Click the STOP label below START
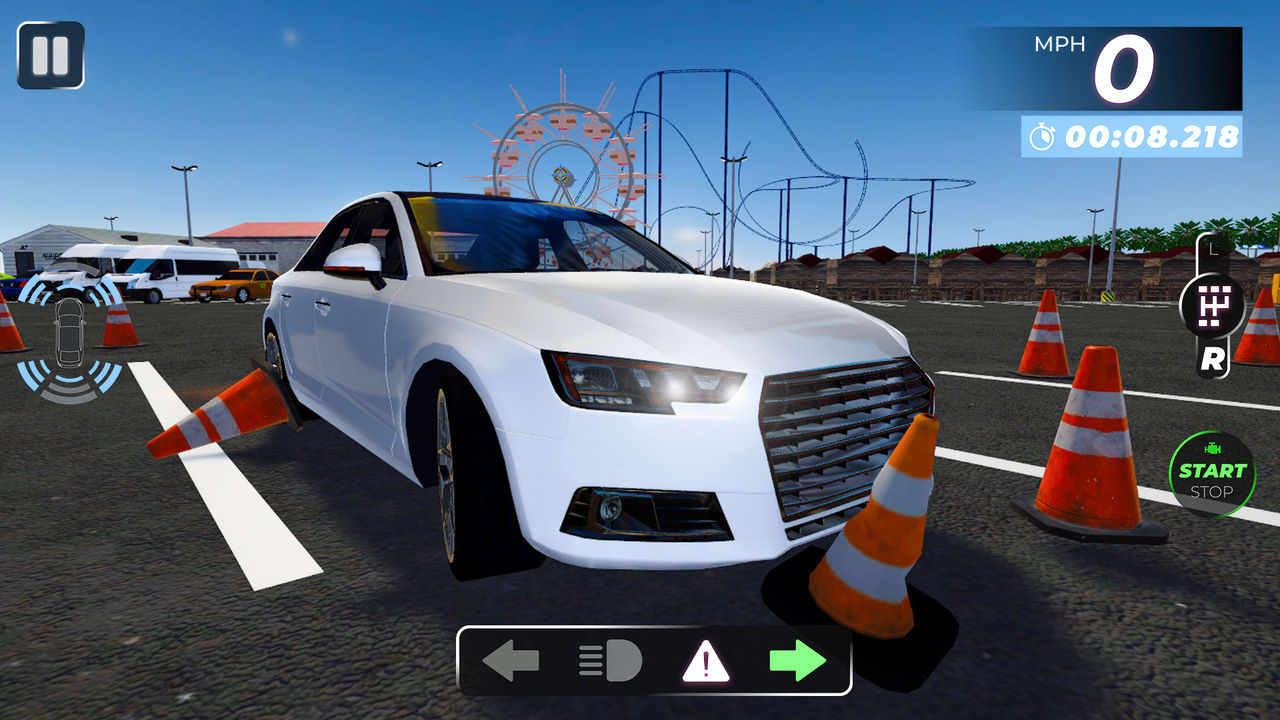 (1212, 491)
